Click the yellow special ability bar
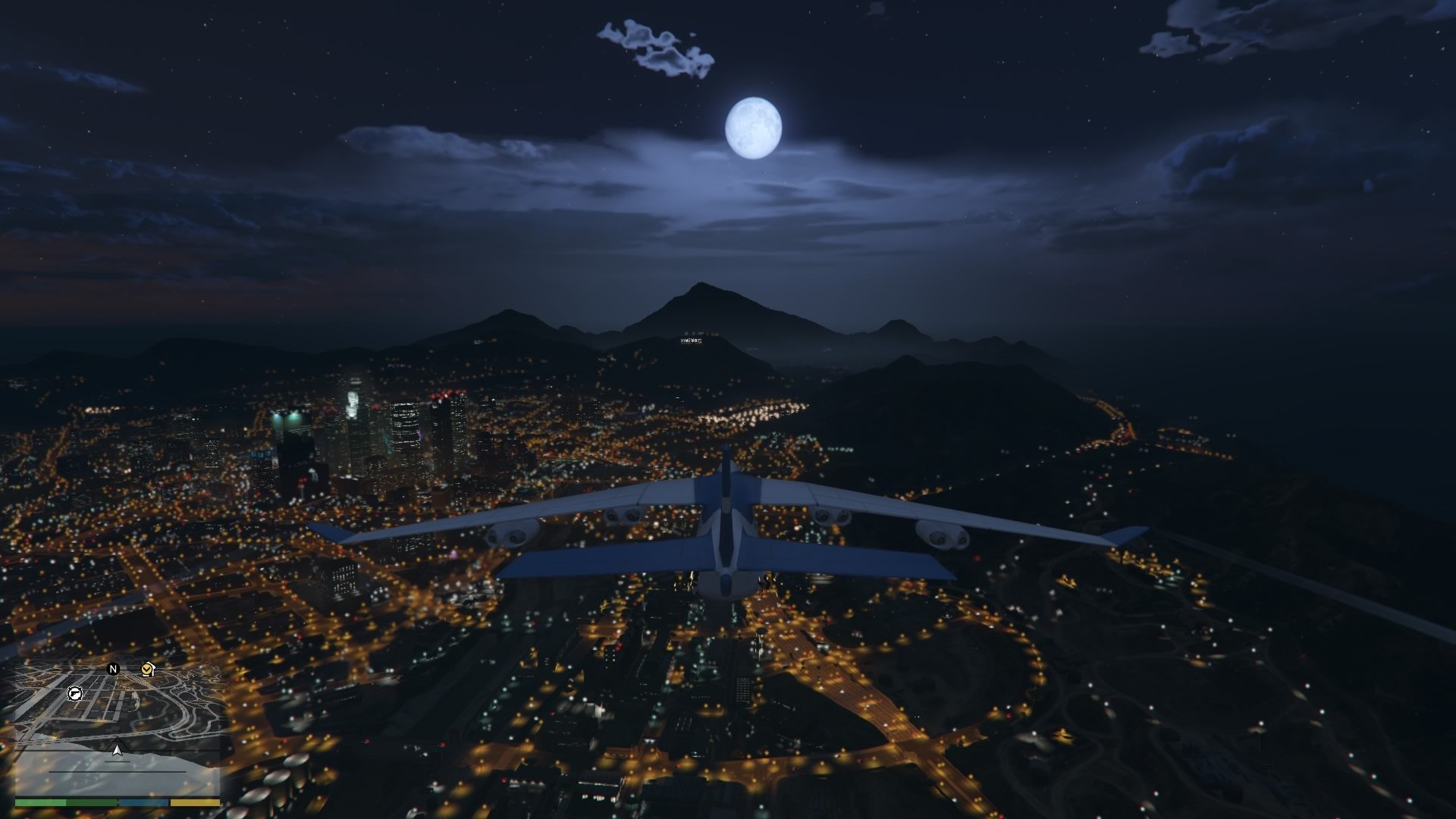 tap(193, 804)
